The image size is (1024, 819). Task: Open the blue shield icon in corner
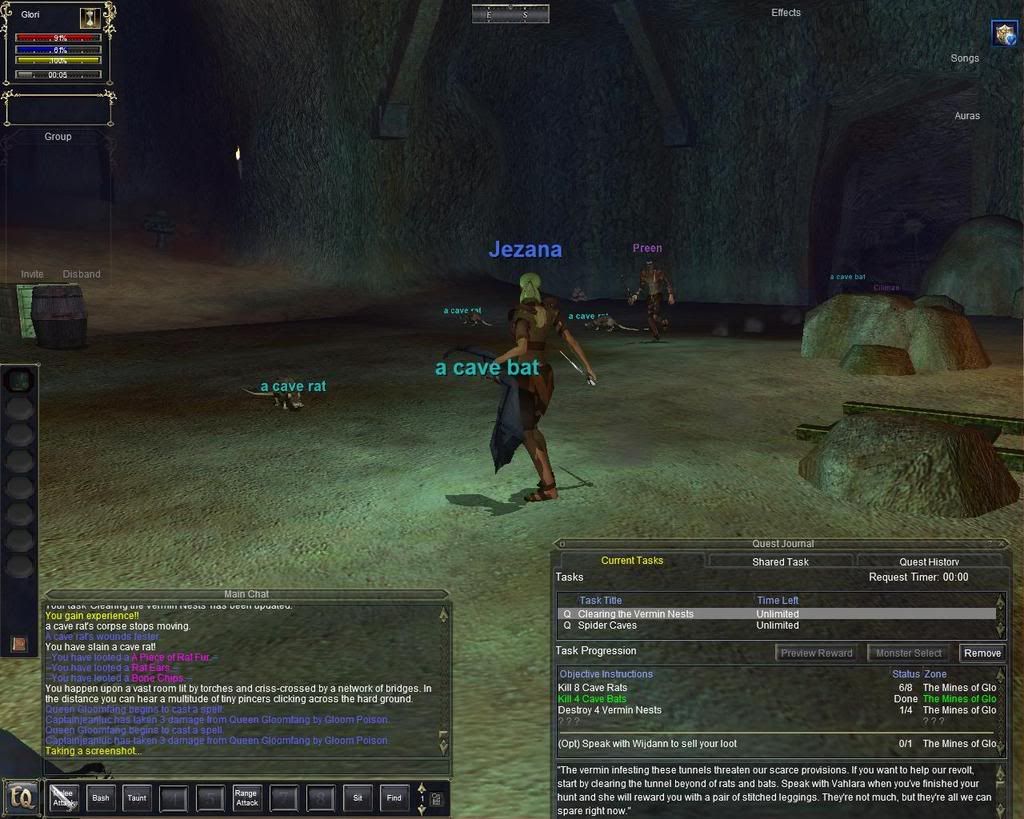tap(1004, 34)
